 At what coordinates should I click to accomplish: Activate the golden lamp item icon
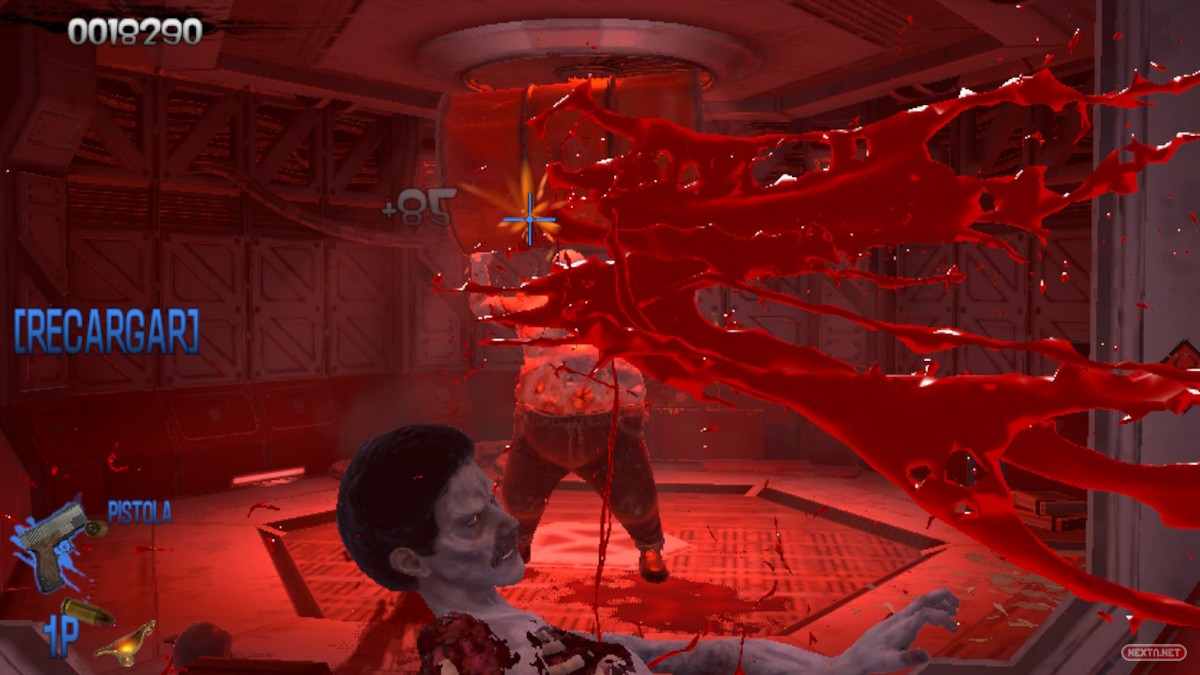point(125,643)
